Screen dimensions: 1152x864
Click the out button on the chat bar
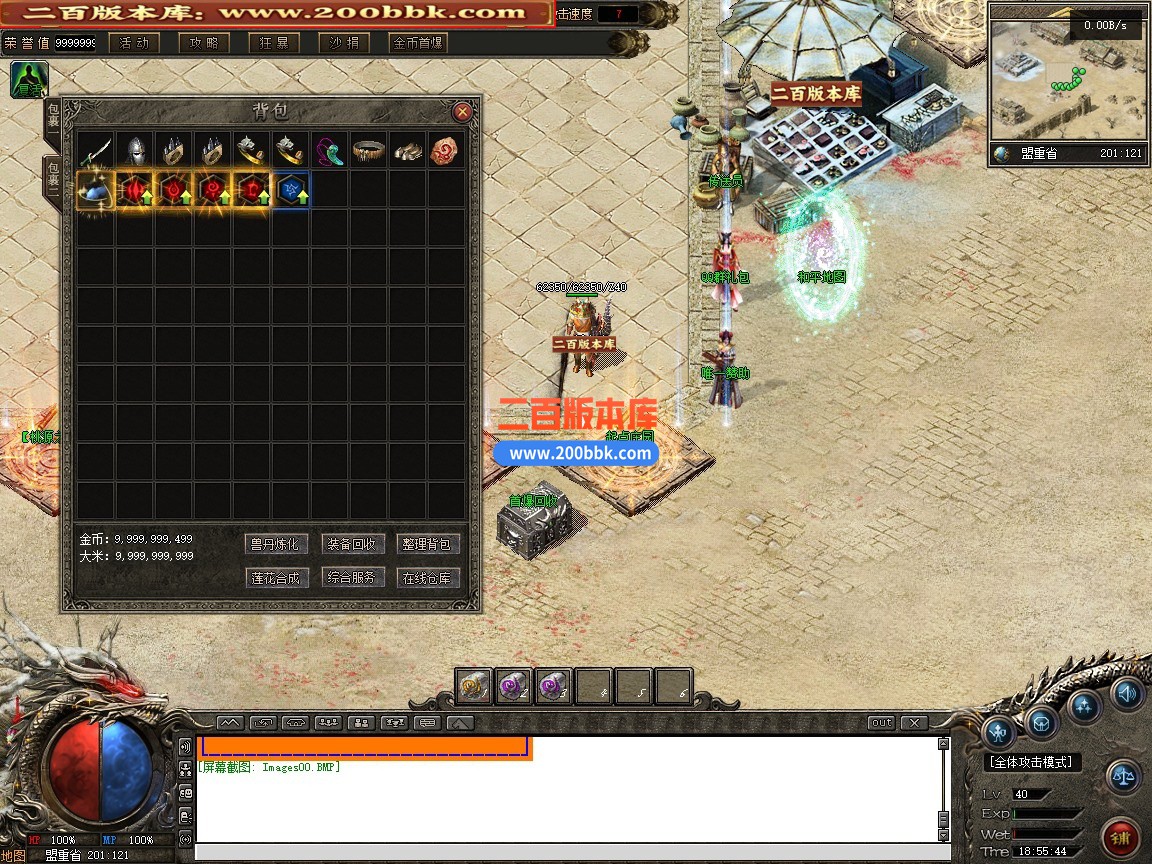[881, 722]
